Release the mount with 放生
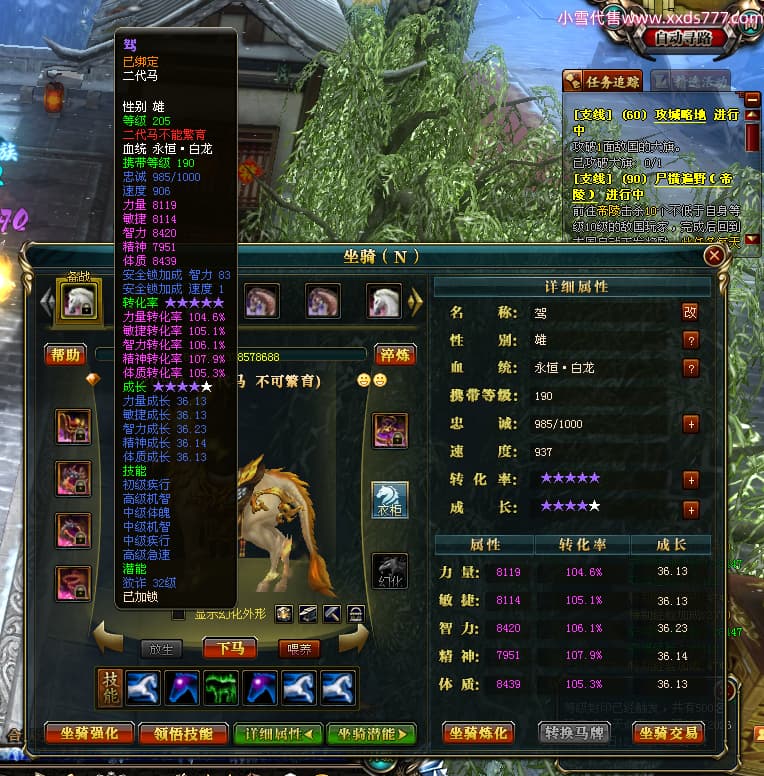Image resolution: width=764 pixels, height=776 pixels. 162,648
